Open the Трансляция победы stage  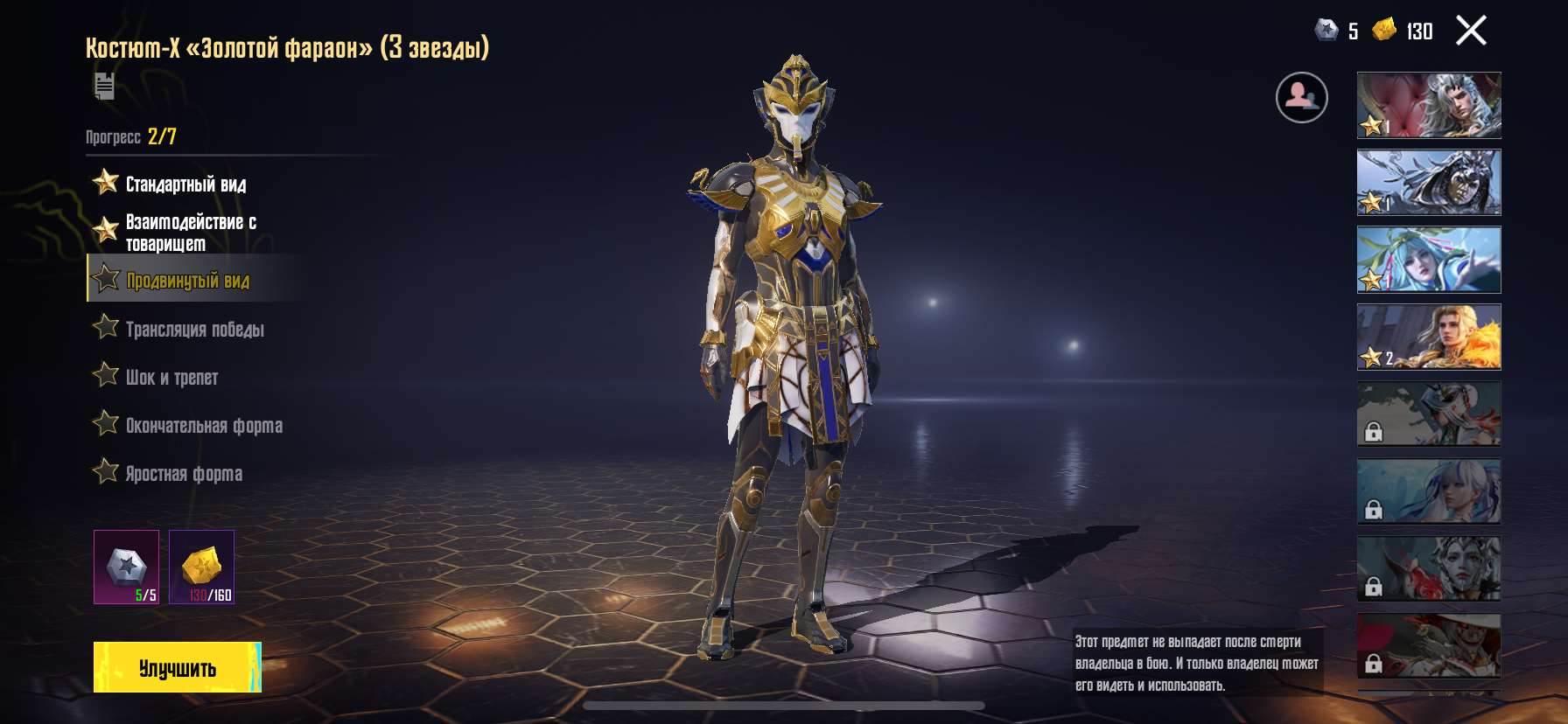click(194, 329)
